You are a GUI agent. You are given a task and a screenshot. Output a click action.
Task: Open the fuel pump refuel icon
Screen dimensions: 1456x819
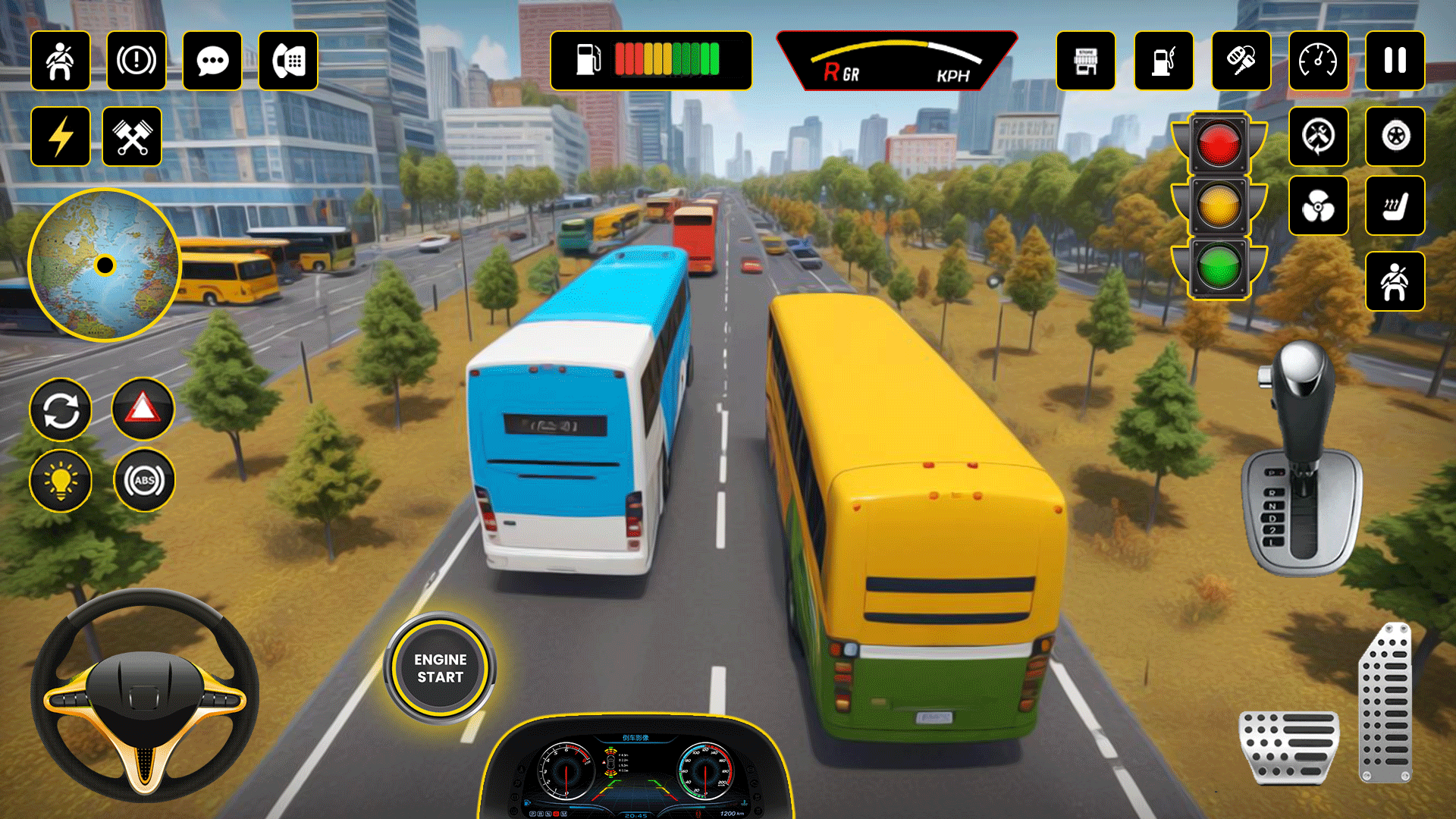coord(1164,61)
